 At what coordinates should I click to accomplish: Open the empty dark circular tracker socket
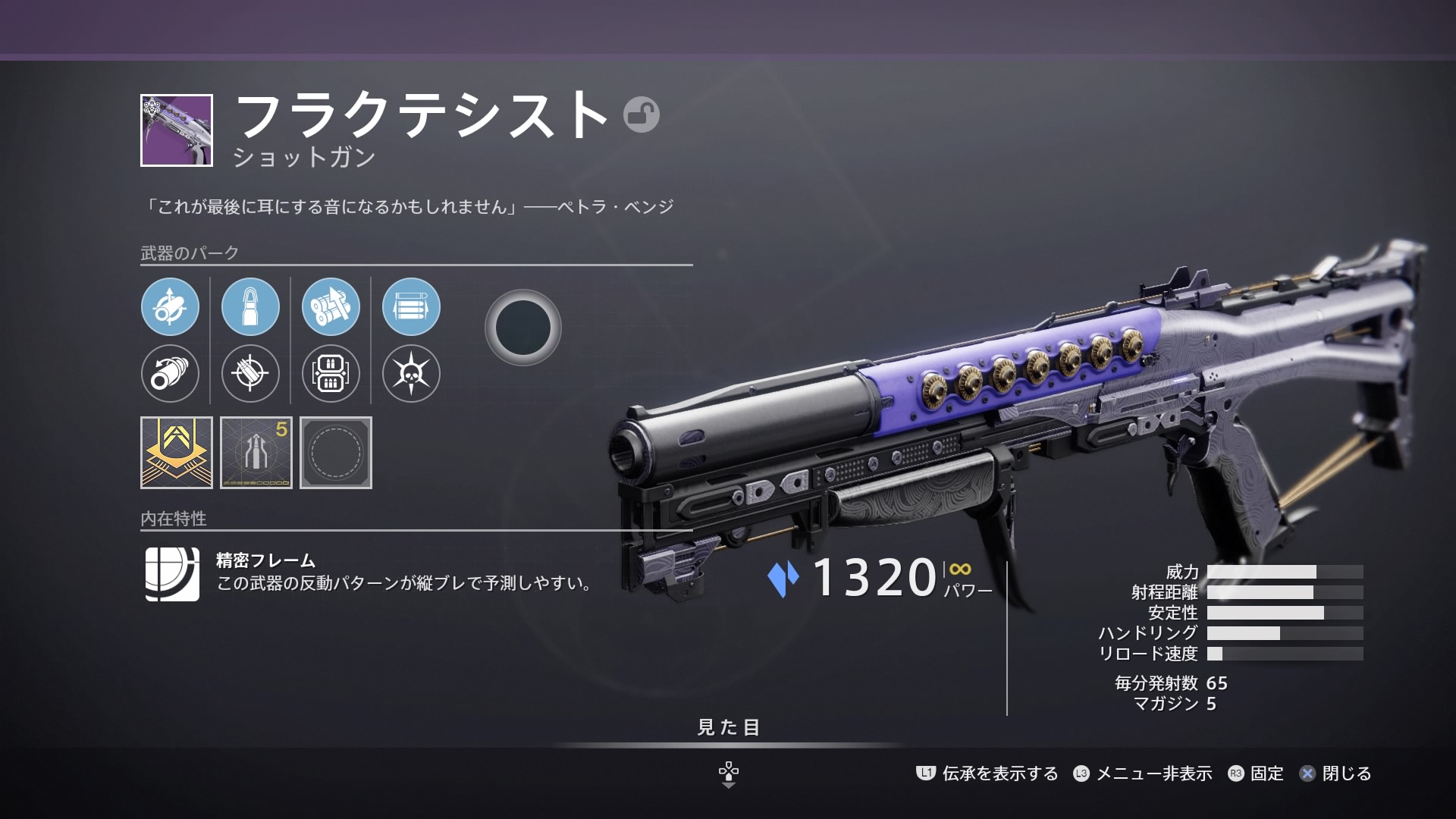522,328
